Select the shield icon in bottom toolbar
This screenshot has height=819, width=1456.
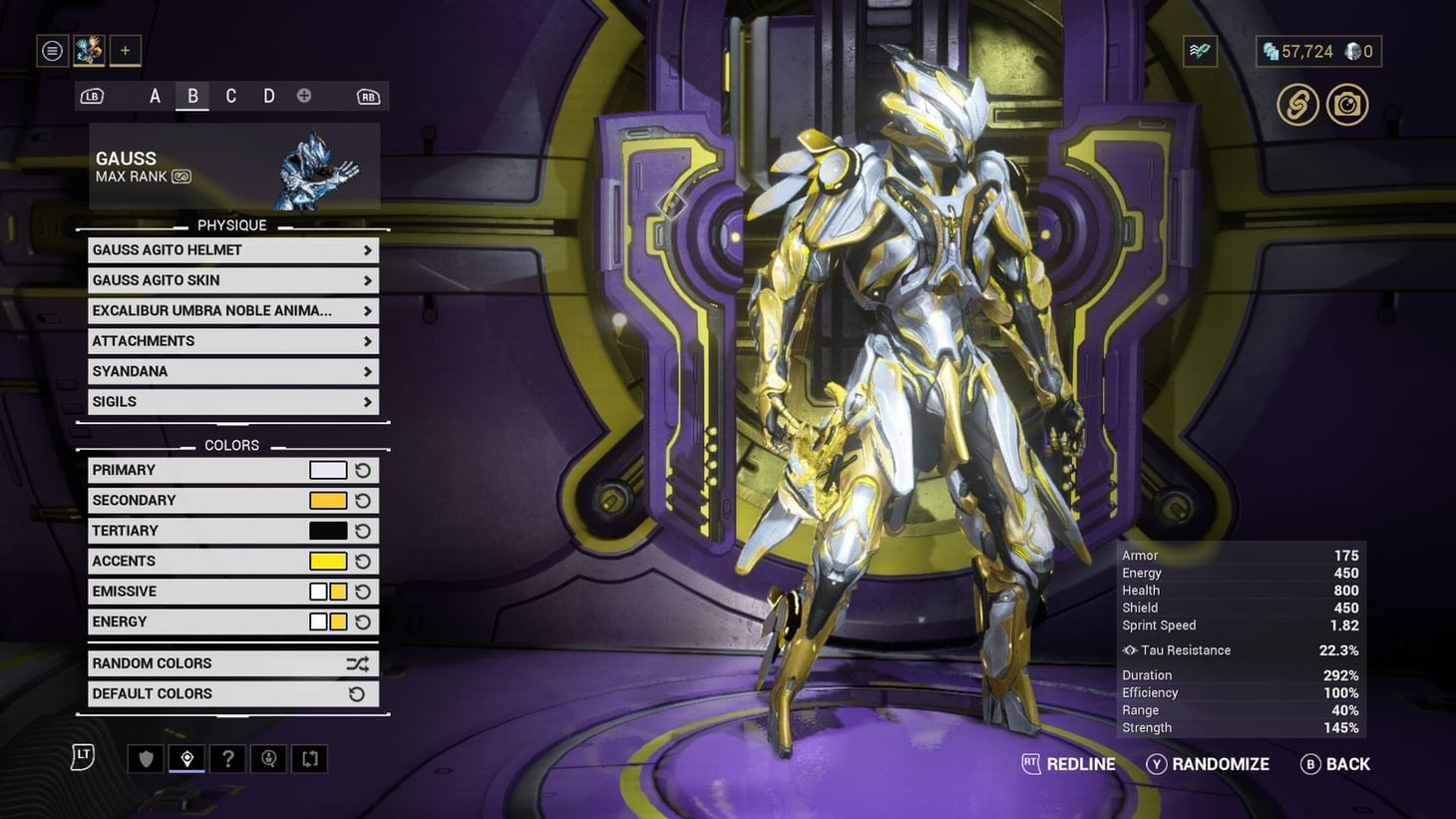(x=146, y=758)
